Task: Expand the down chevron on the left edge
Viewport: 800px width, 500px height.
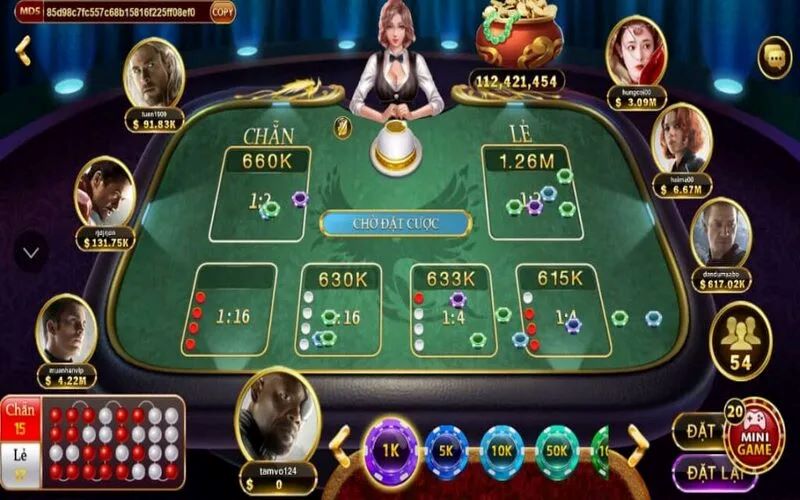Action: [30, 252]
